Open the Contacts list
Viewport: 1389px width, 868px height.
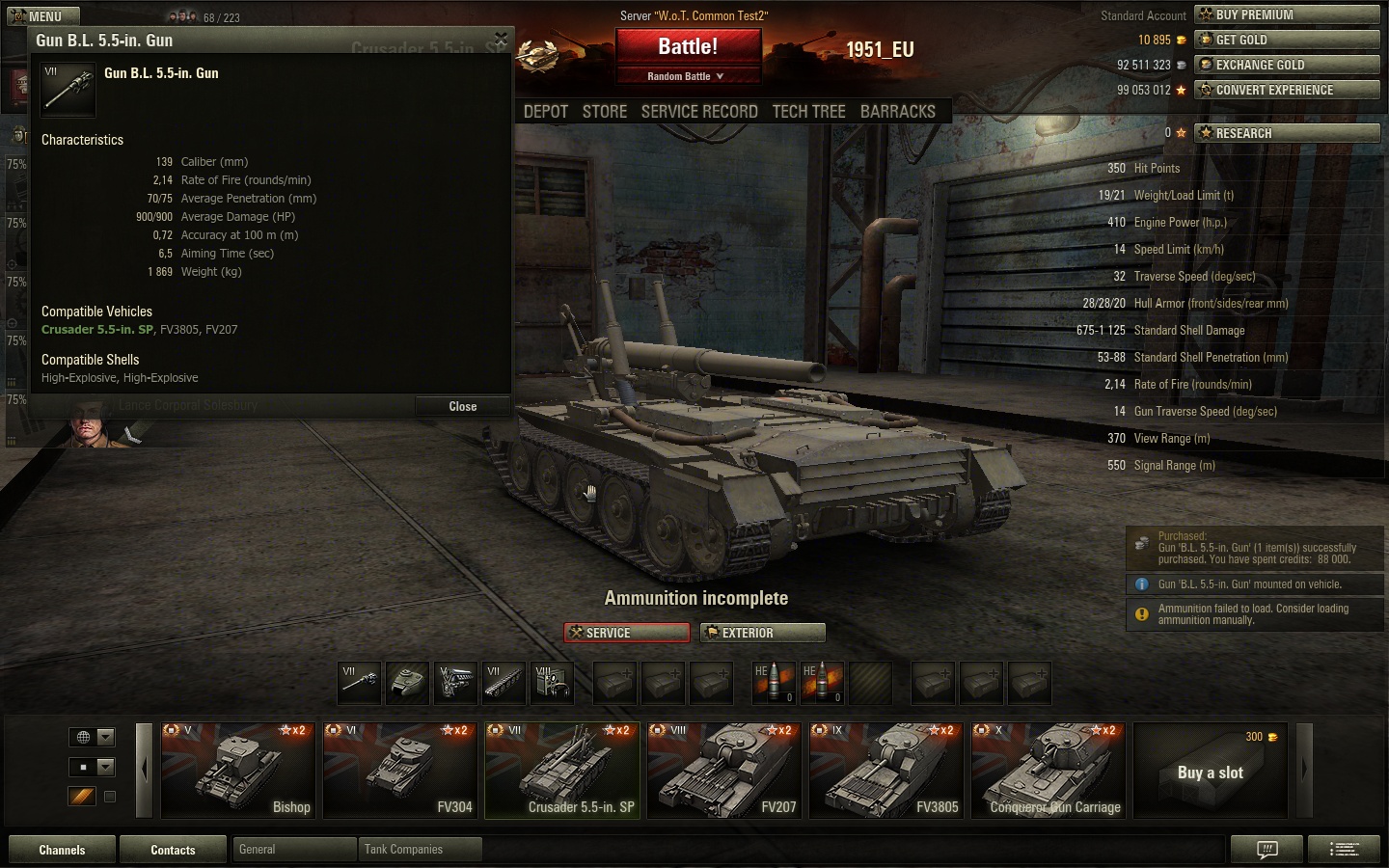tap(173, 850)
